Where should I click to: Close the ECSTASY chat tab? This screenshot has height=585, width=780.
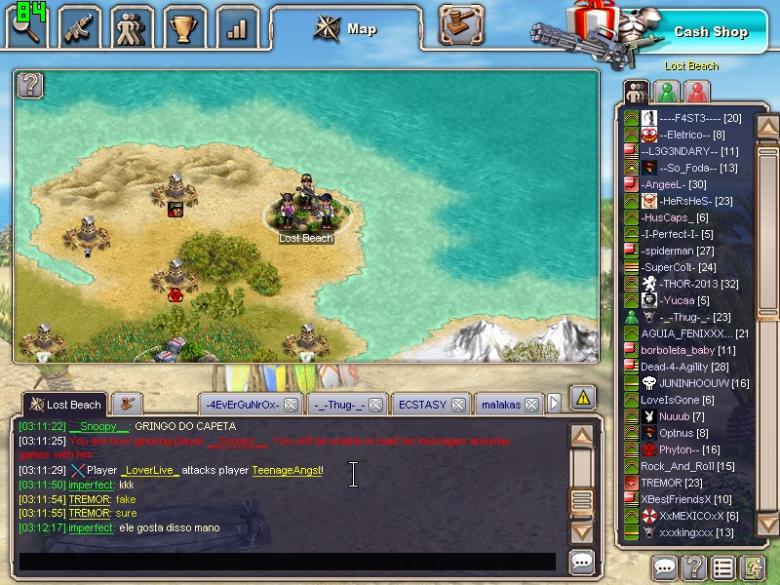[x=458, y=405]
